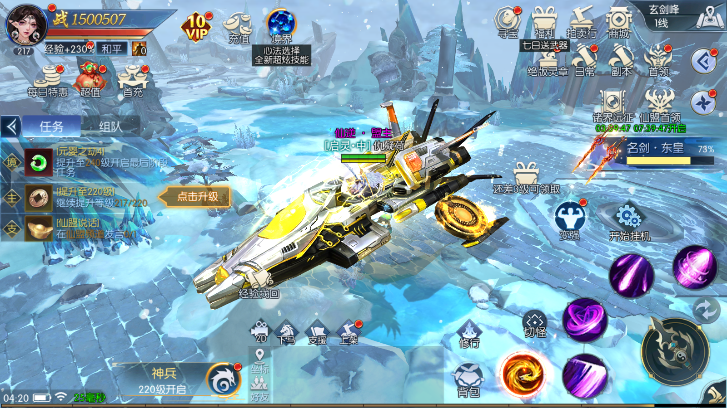The image size is (727, 408).
Task: Open the 商城 shop icon
Action: pyautogui.click(x=620, y=22)
